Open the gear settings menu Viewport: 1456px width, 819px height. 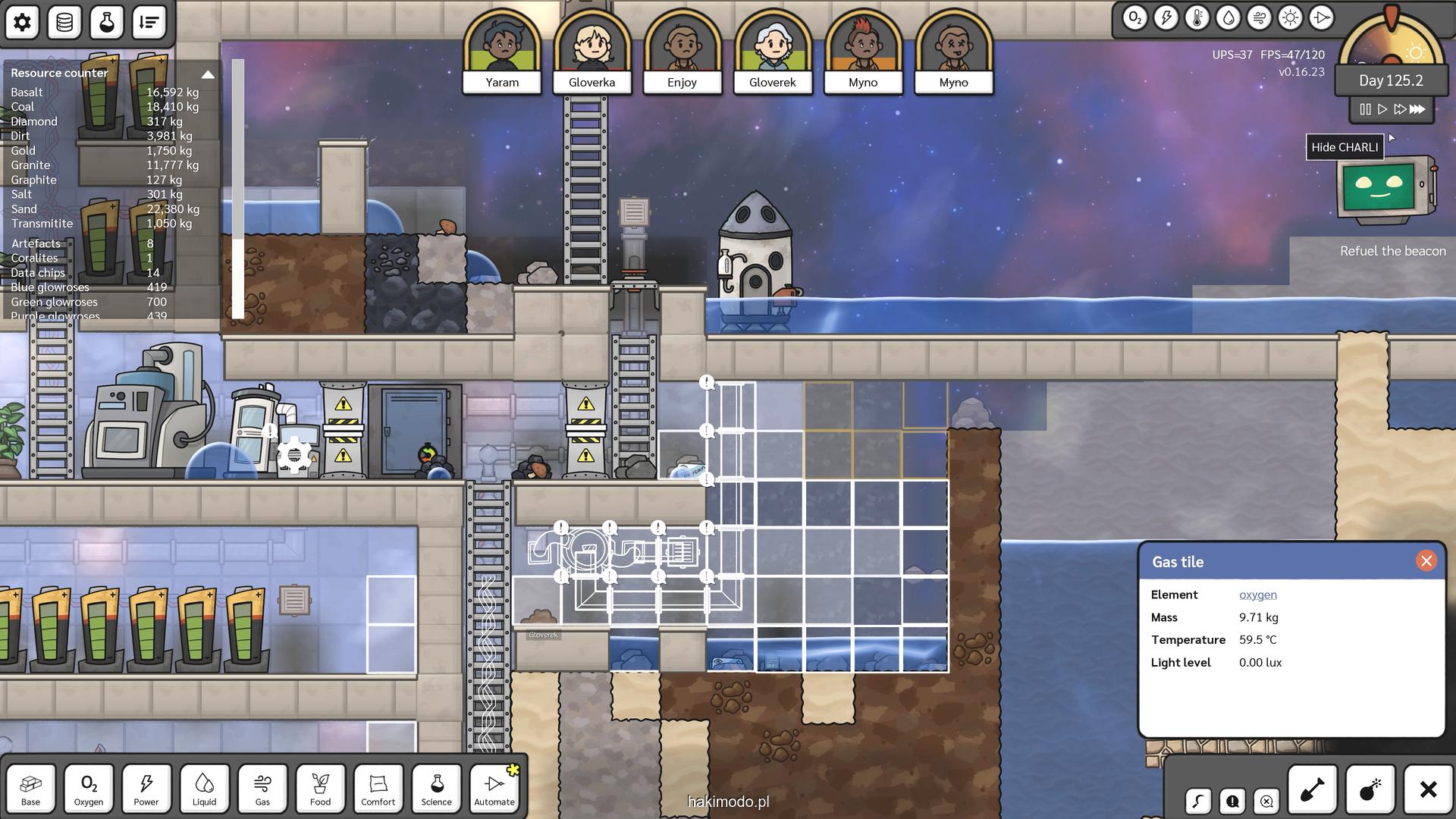click(x=23, y=22)
